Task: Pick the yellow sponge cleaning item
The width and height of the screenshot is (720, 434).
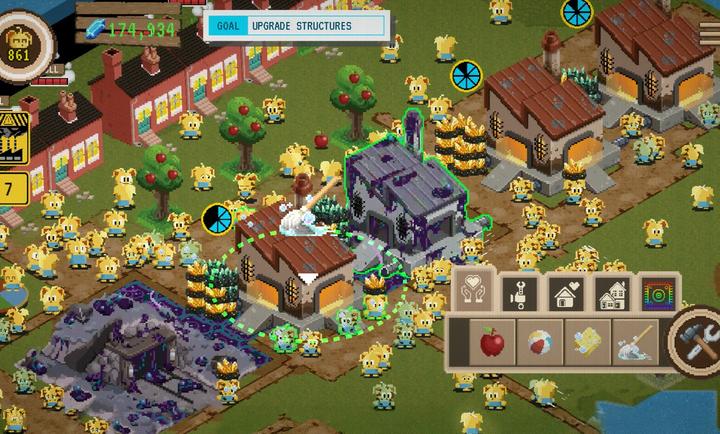Action: (x=587, y=343)
